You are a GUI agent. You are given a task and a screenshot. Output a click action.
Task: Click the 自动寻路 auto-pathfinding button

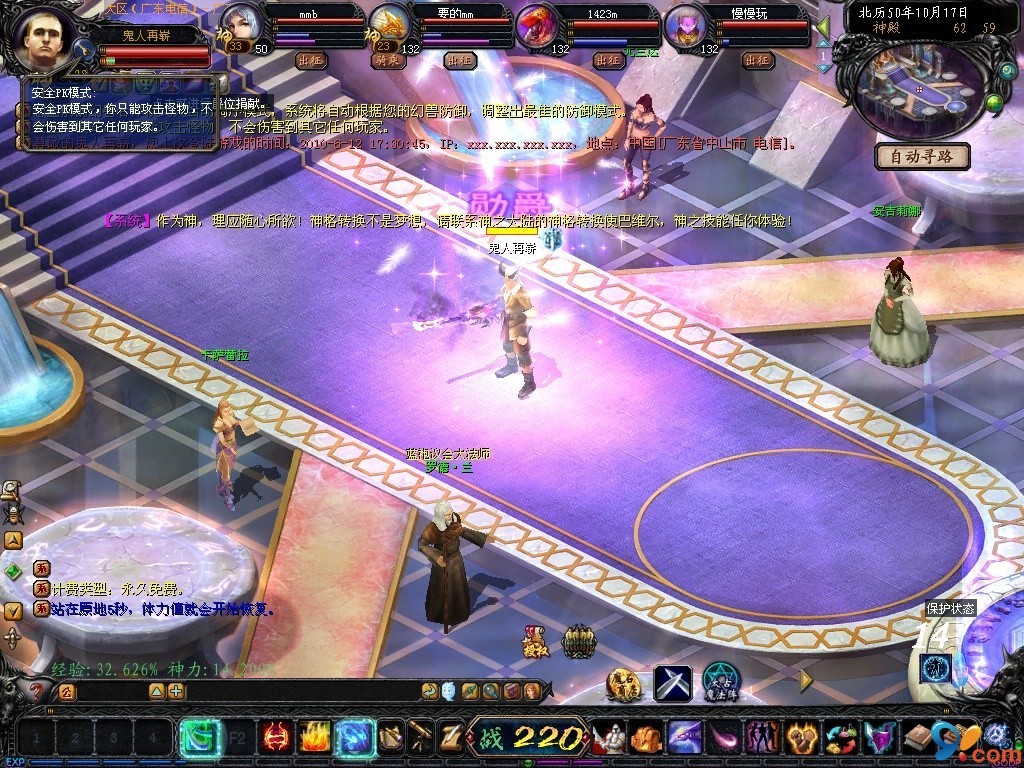923,156
